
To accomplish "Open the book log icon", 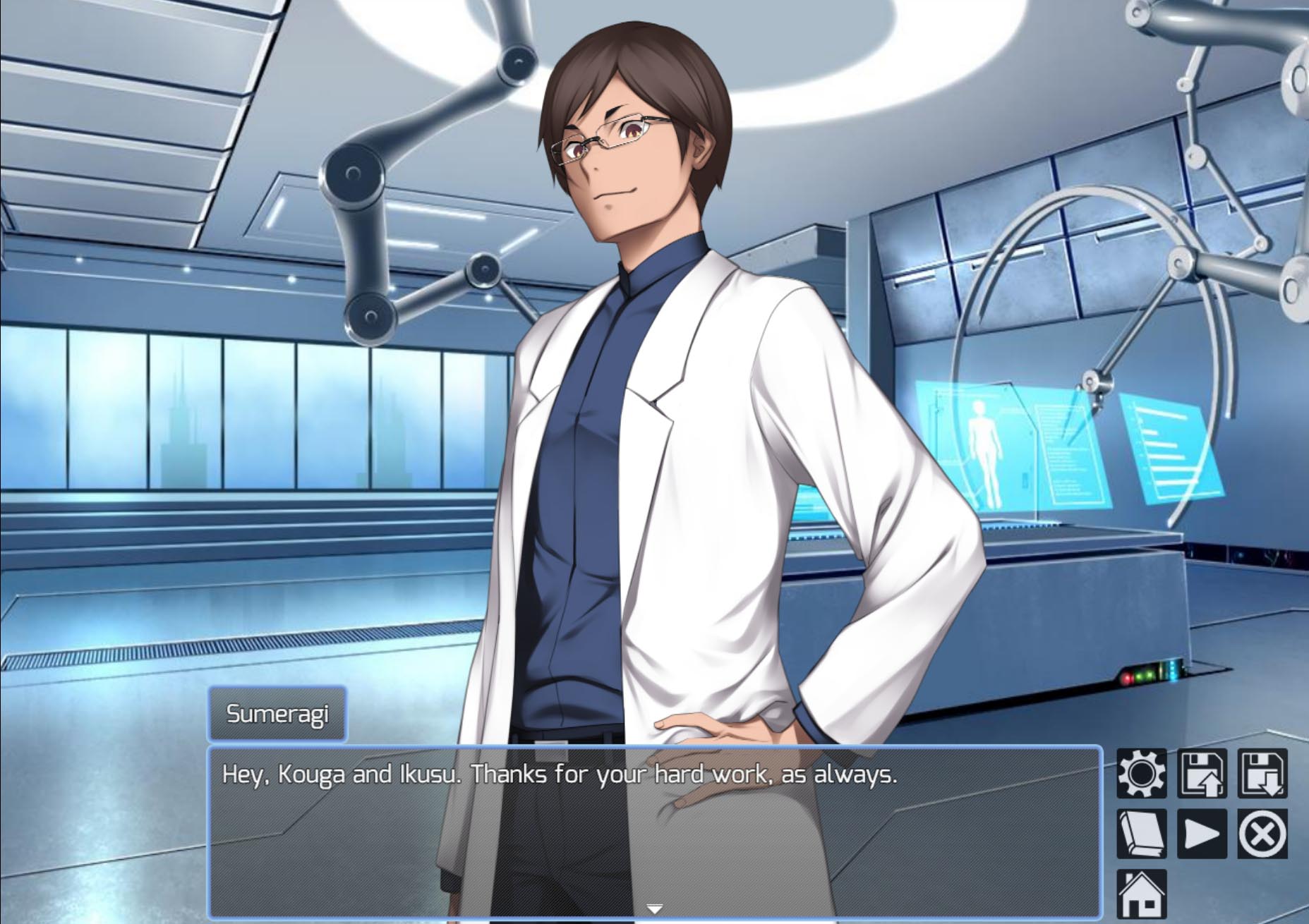I will (1141, 834).
